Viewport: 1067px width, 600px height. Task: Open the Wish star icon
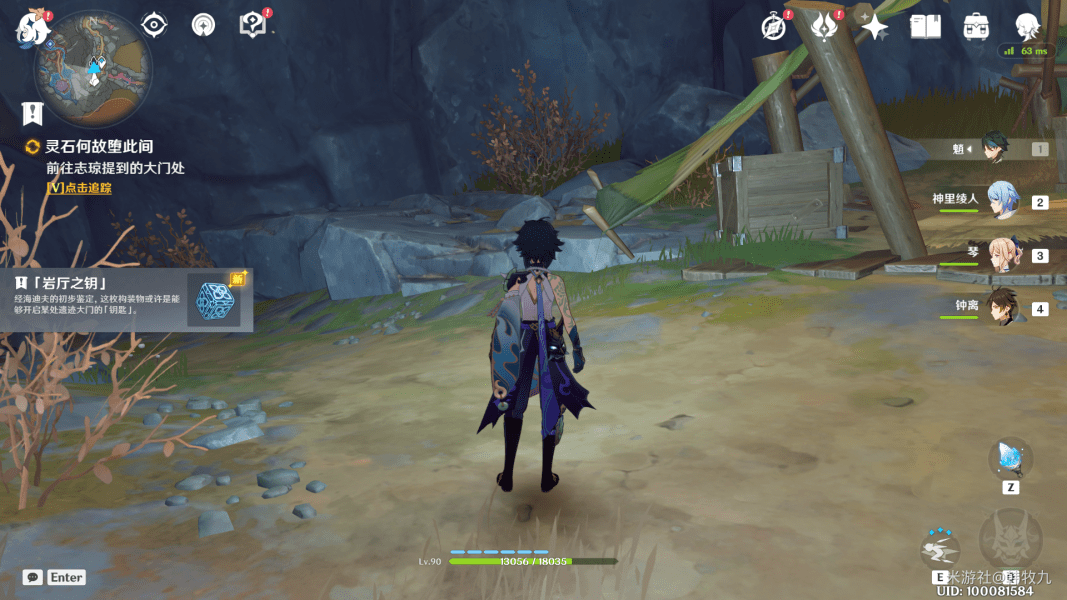point(874,27)
